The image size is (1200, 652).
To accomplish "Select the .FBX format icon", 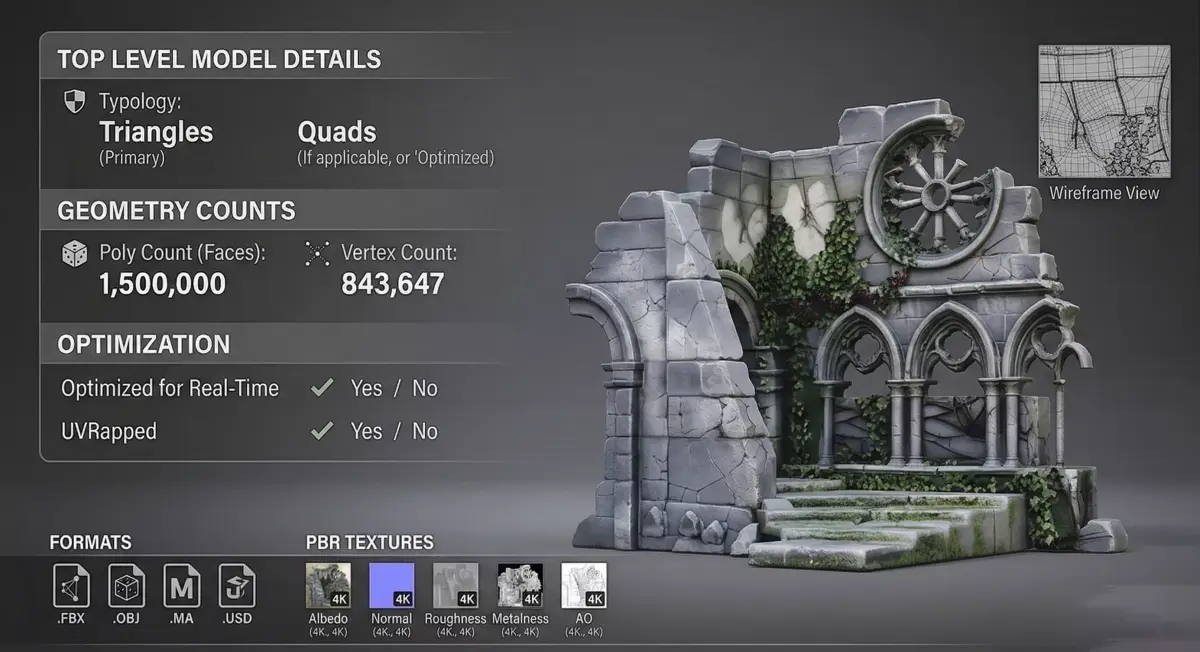I will [71, 585].
